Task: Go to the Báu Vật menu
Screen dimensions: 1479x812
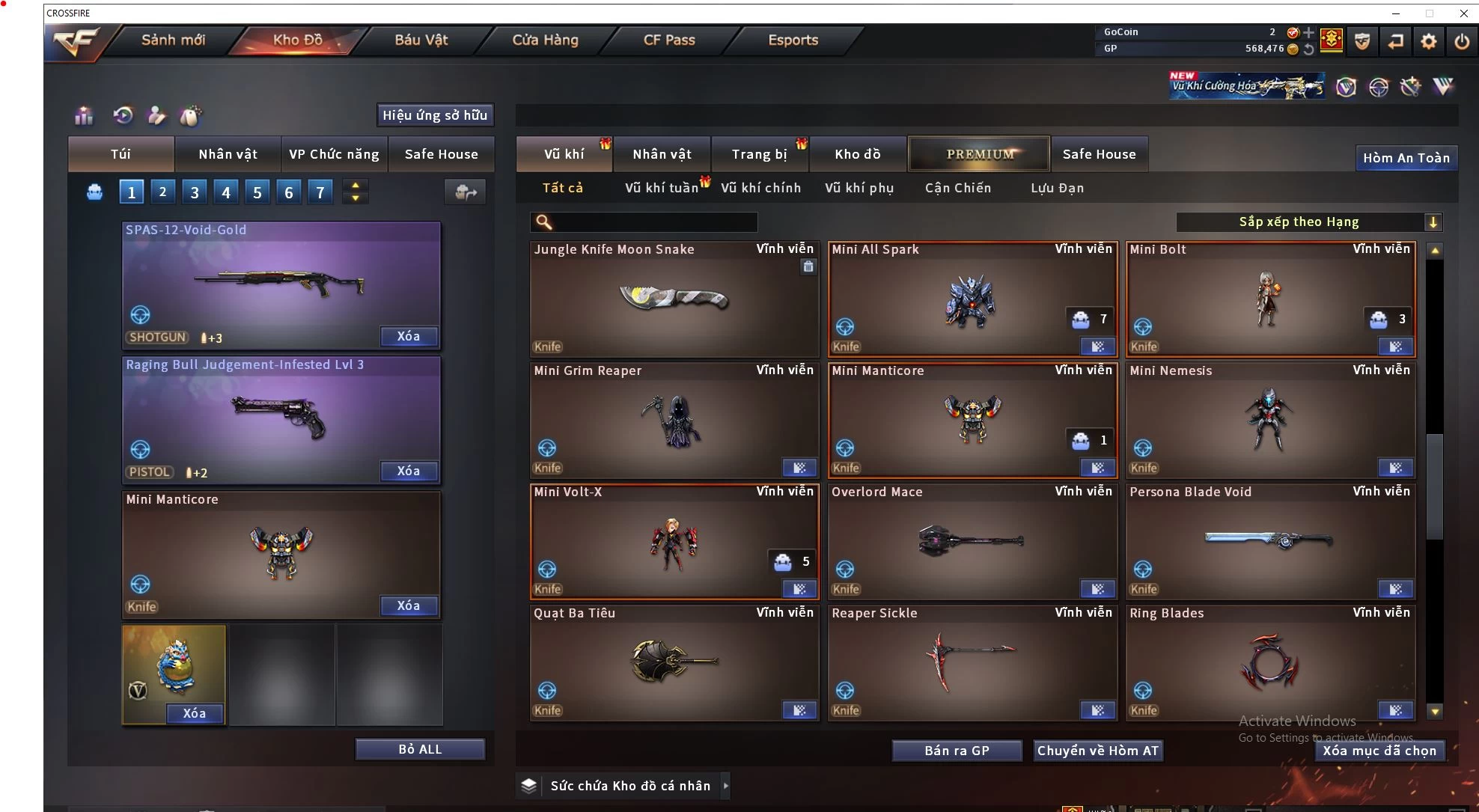Action: 421,40
